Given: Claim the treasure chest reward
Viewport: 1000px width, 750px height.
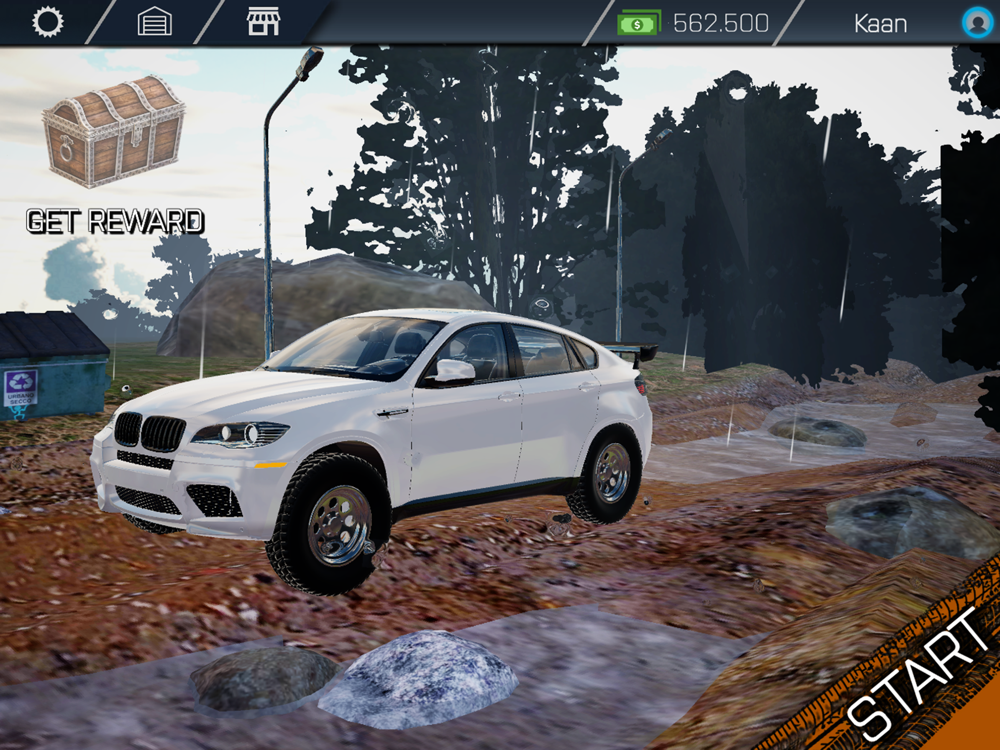Looking at the screenshot, I should (x=114, y=131).
